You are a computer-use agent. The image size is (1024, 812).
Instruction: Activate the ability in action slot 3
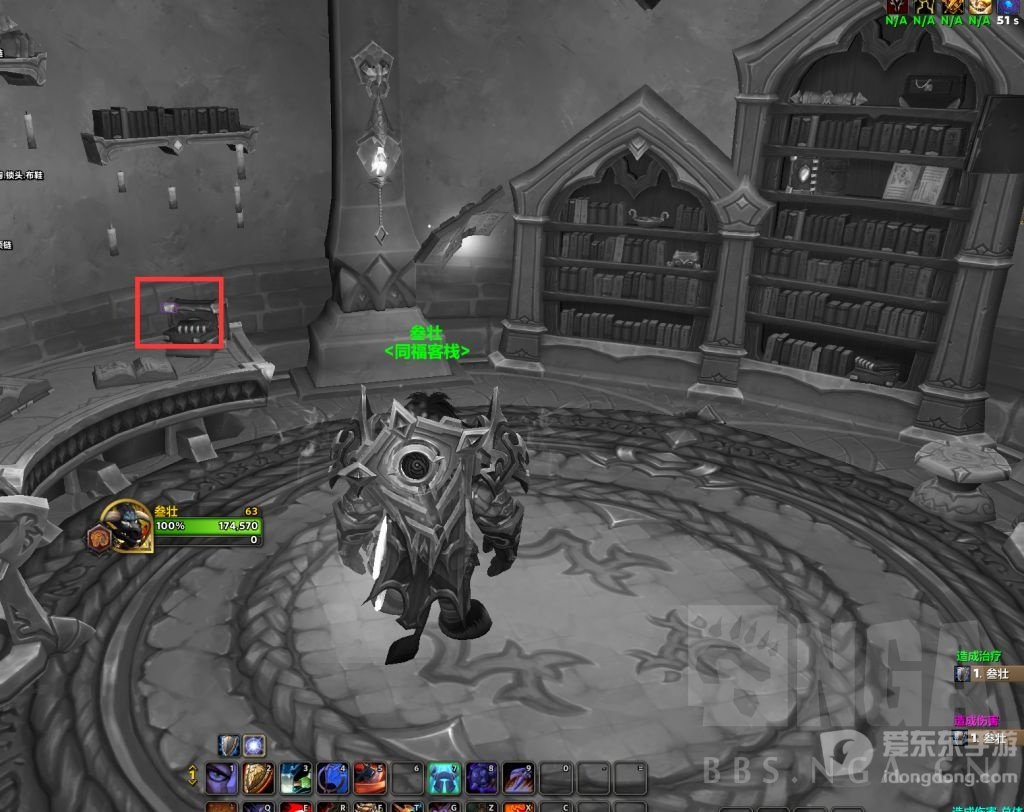pyautogui.click(x=296, y=777)
